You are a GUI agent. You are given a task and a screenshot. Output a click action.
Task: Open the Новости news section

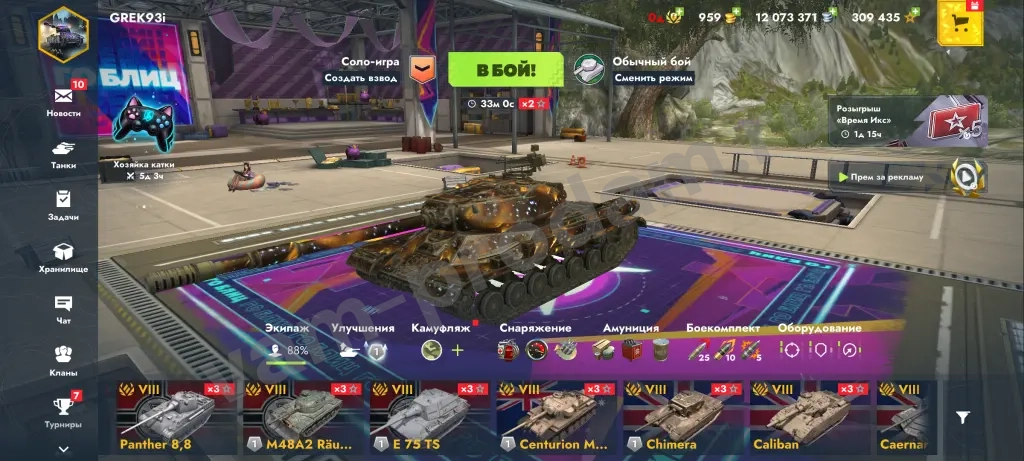63,98
